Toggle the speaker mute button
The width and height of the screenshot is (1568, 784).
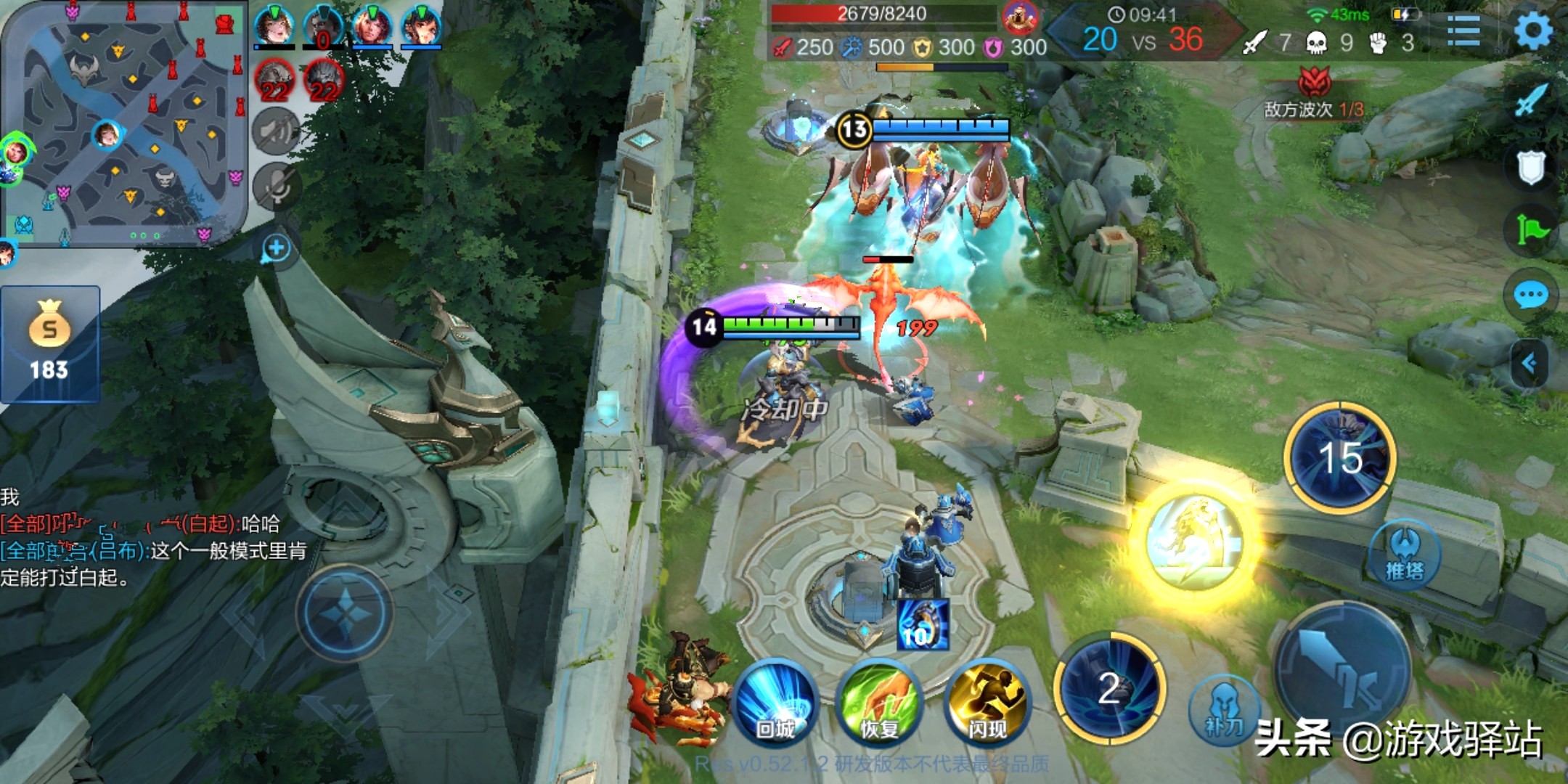pyautogui.click(x=276, y=132)
